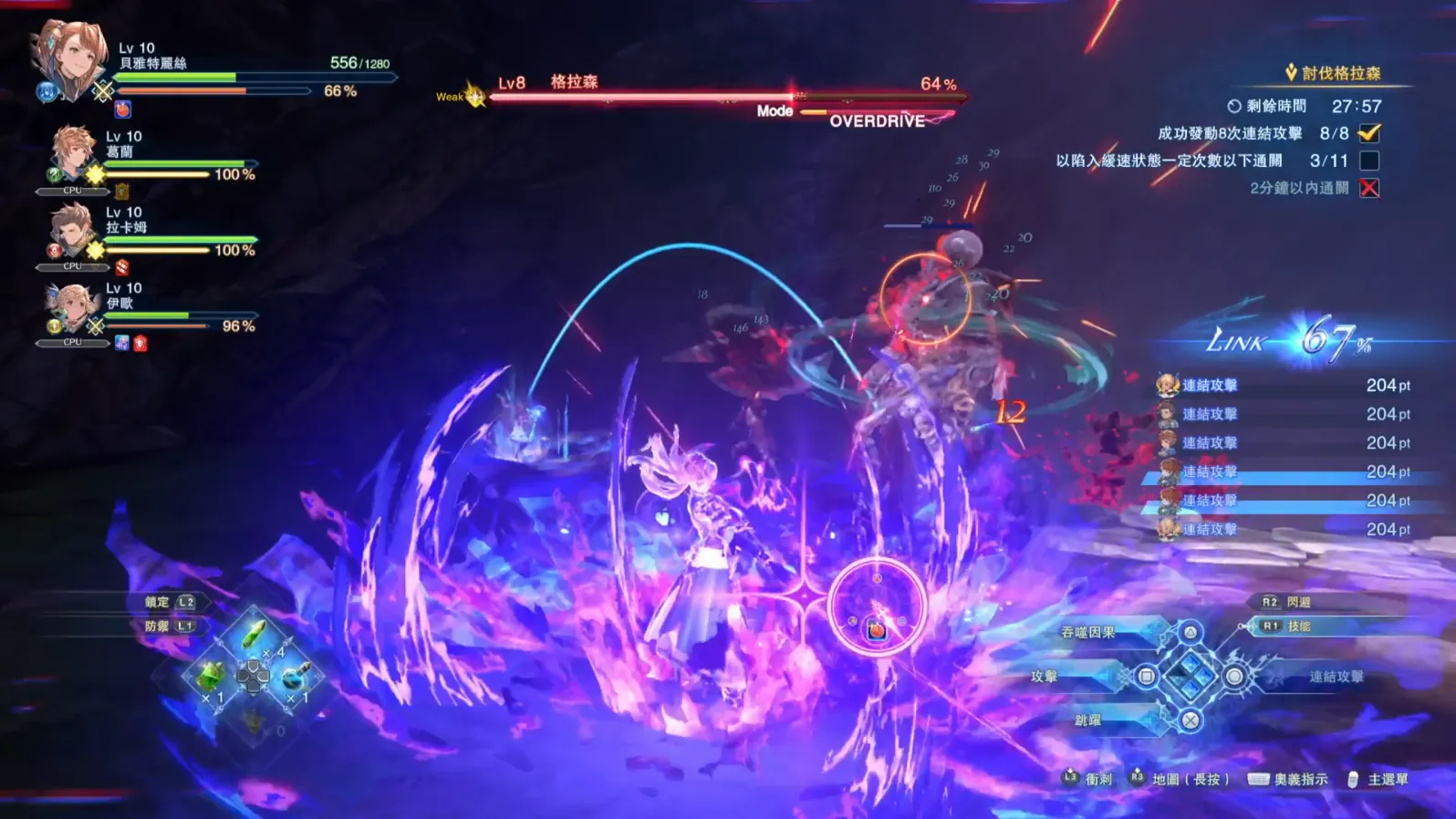Open the 技能 skill panel label
Viewport: 1456px width, 819px height.
tap(1299, 627)
